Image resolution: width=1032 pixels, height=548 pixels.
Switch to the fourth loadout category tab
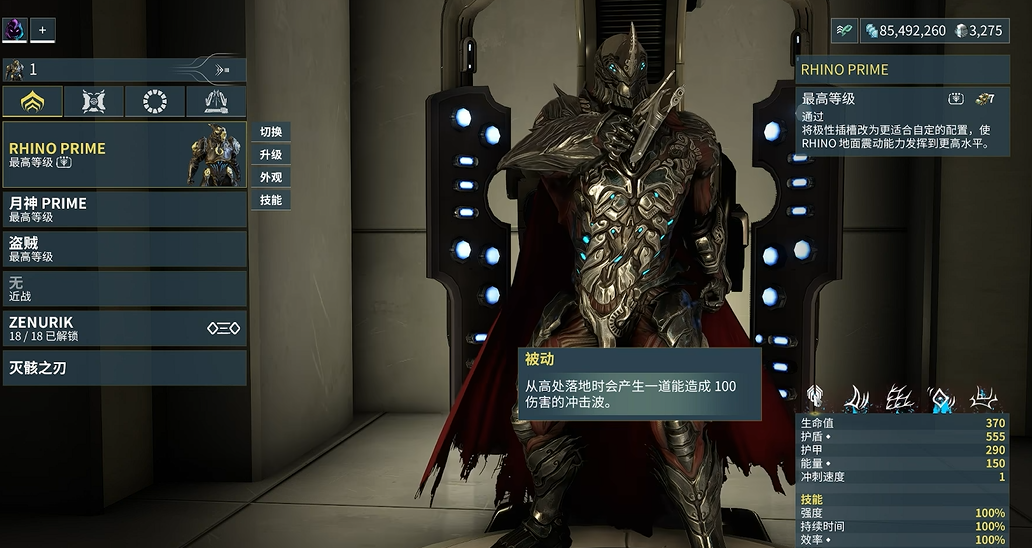(216, 101)
